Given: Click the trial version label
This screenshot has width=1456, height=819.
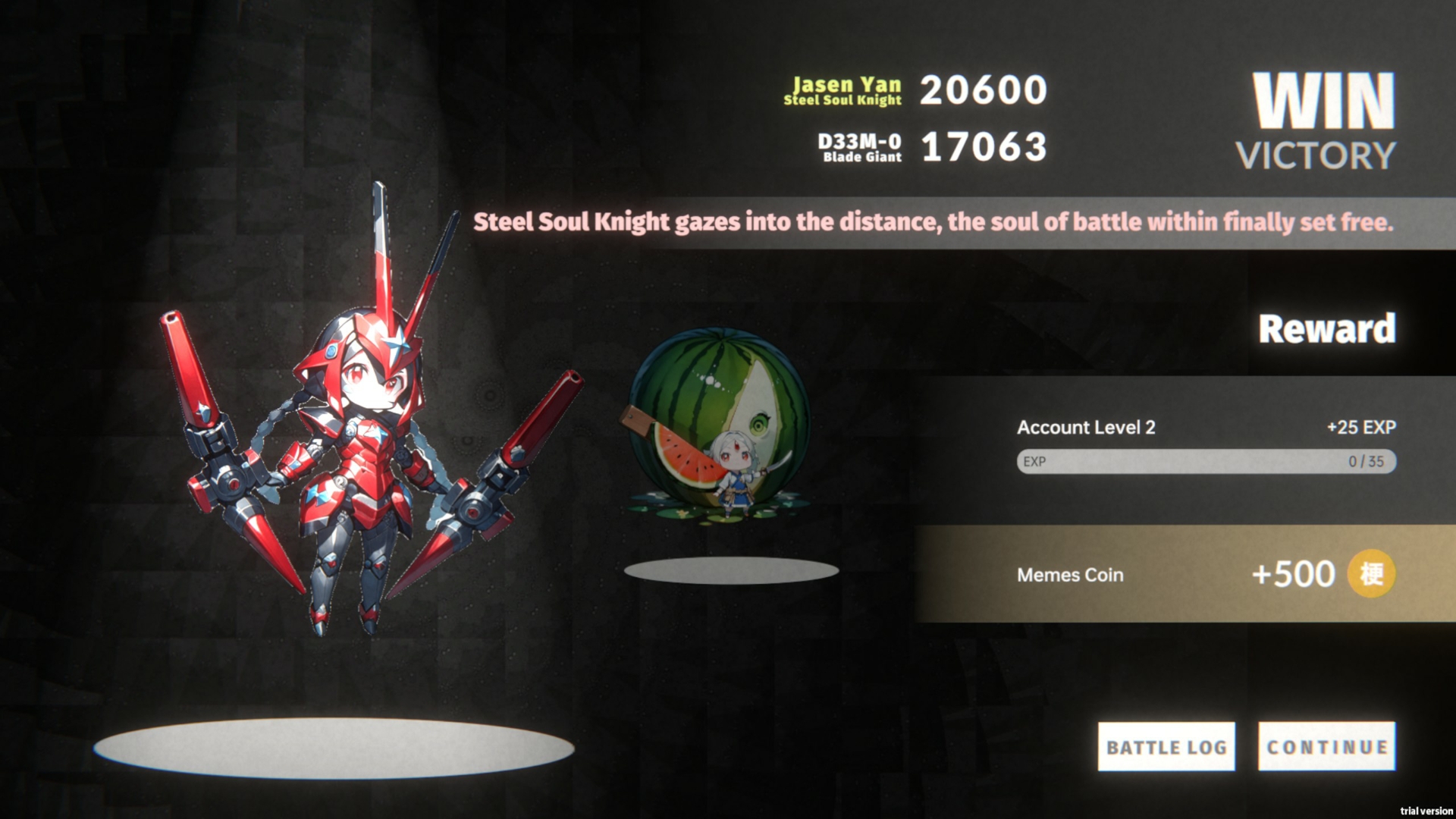Looking at the screenshot, I should click(x=1424, y=808).
